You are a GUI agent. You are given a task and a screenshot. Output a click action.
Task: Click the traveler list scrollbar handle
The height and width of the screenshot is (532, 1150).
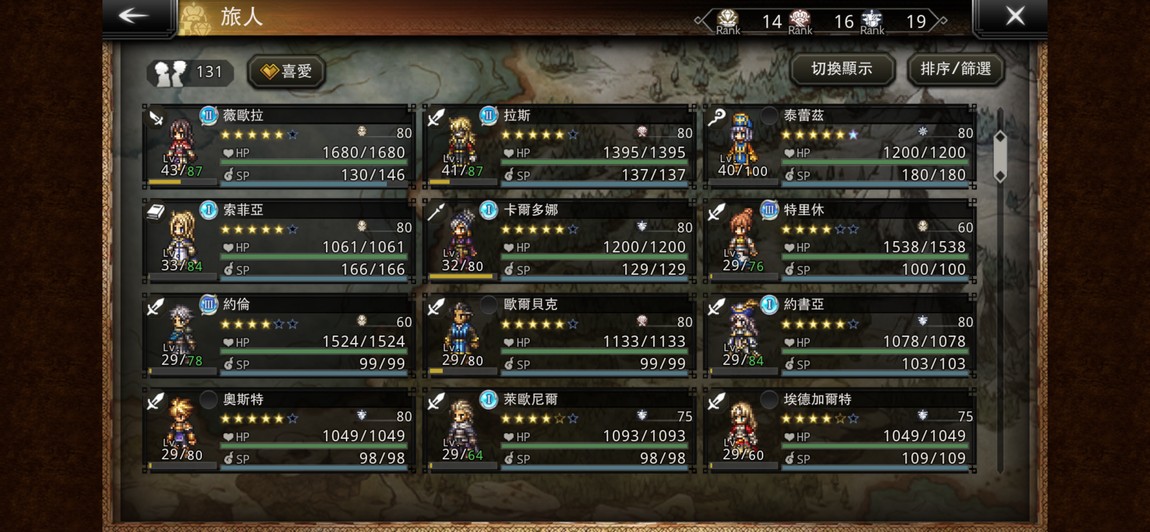click(999, 155)
